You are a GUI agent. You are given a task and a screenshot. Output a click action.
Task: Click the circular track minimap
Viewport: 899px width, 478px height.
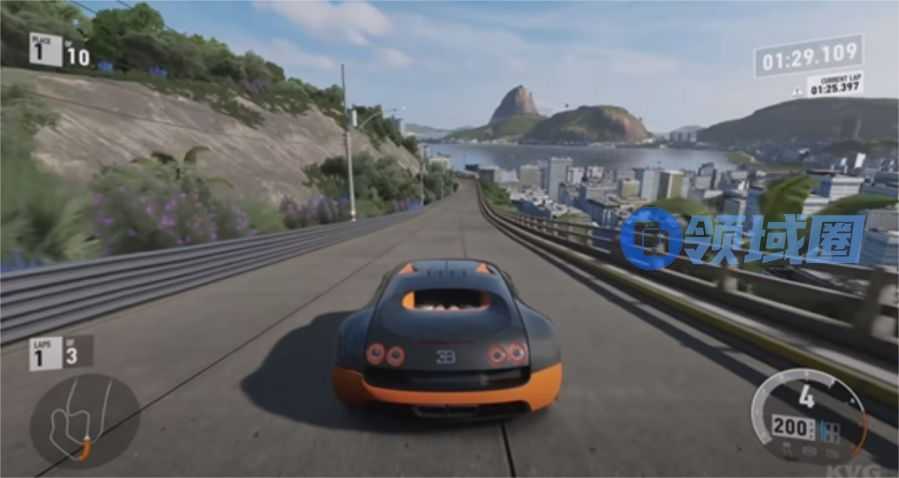click(x=84, y=420)
